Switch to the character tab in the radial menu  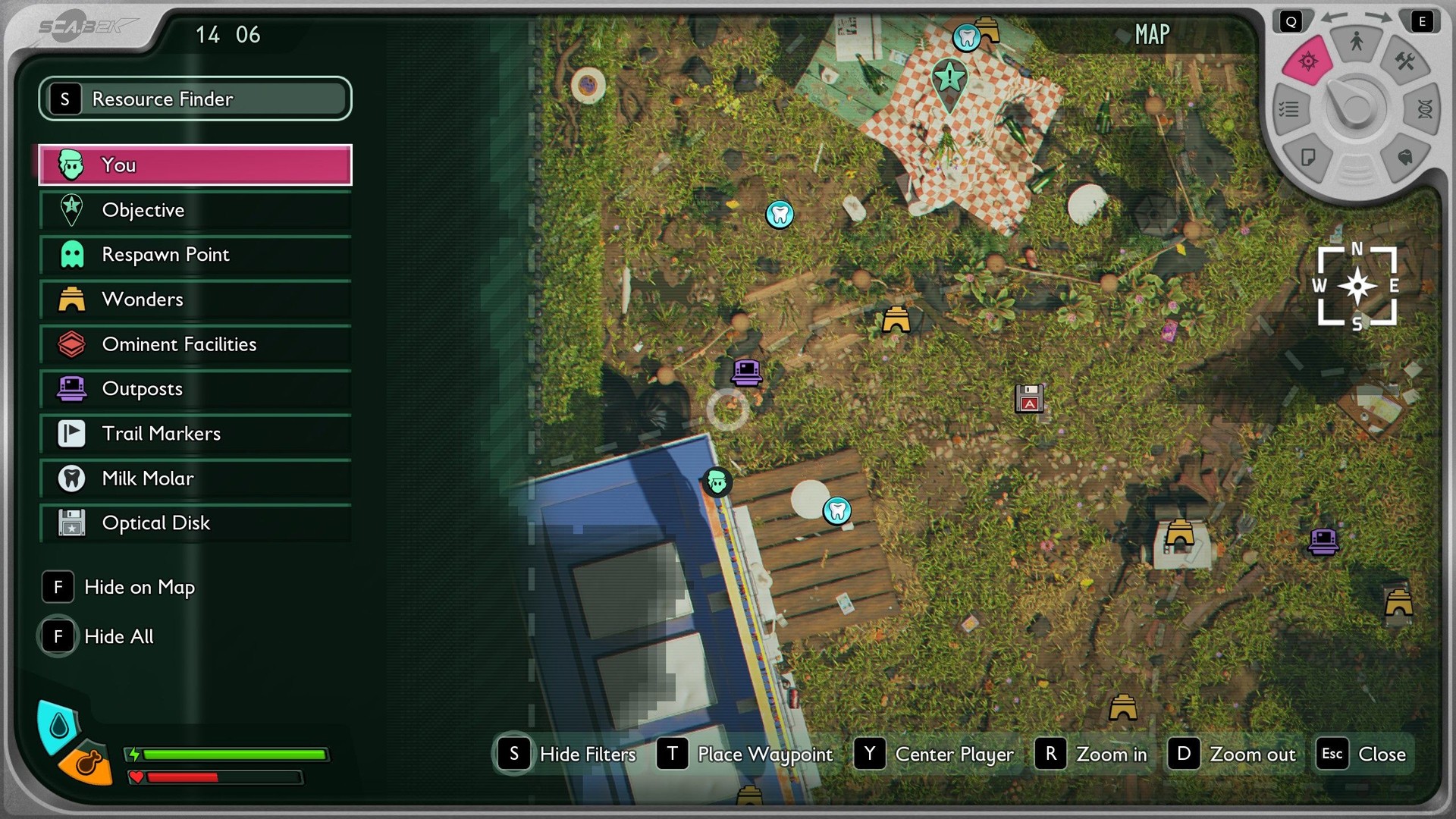pos(1357,42)
